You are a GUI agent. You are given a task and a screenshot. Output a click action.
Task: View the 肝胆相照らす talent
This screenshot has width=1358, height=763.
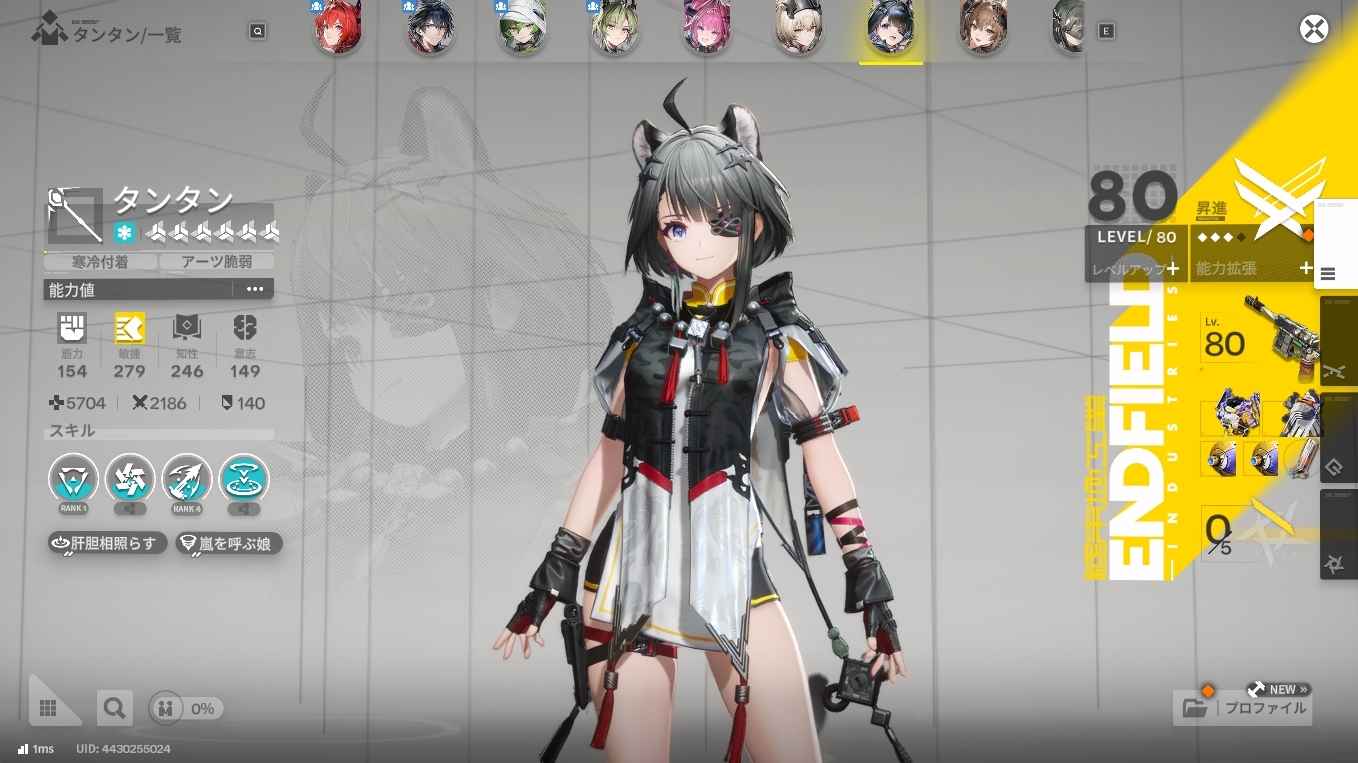(x=107, y=544)
